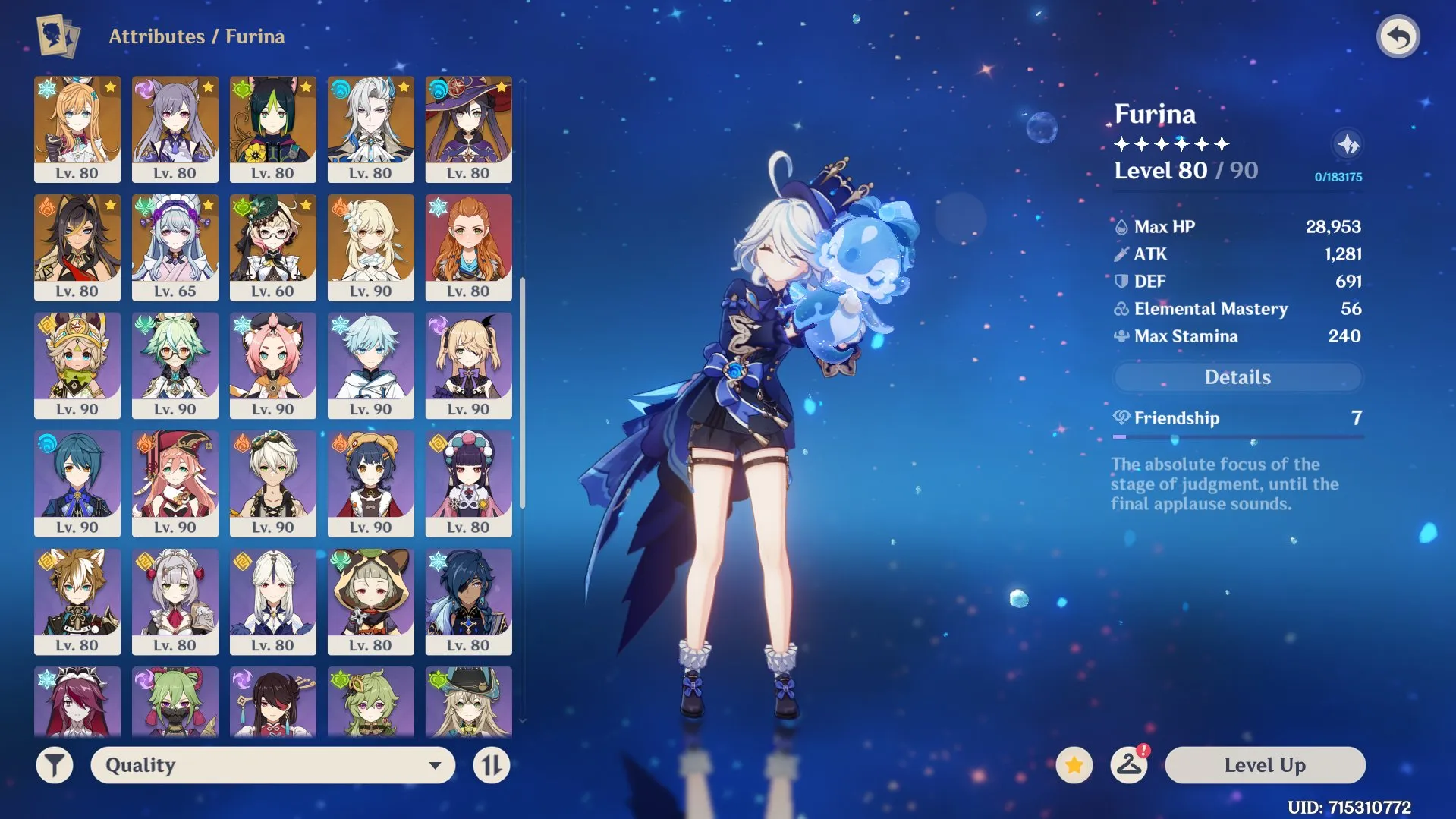1456x819 pixels.
Task: Select Tighnari from the roster
Action: point(273,129)
